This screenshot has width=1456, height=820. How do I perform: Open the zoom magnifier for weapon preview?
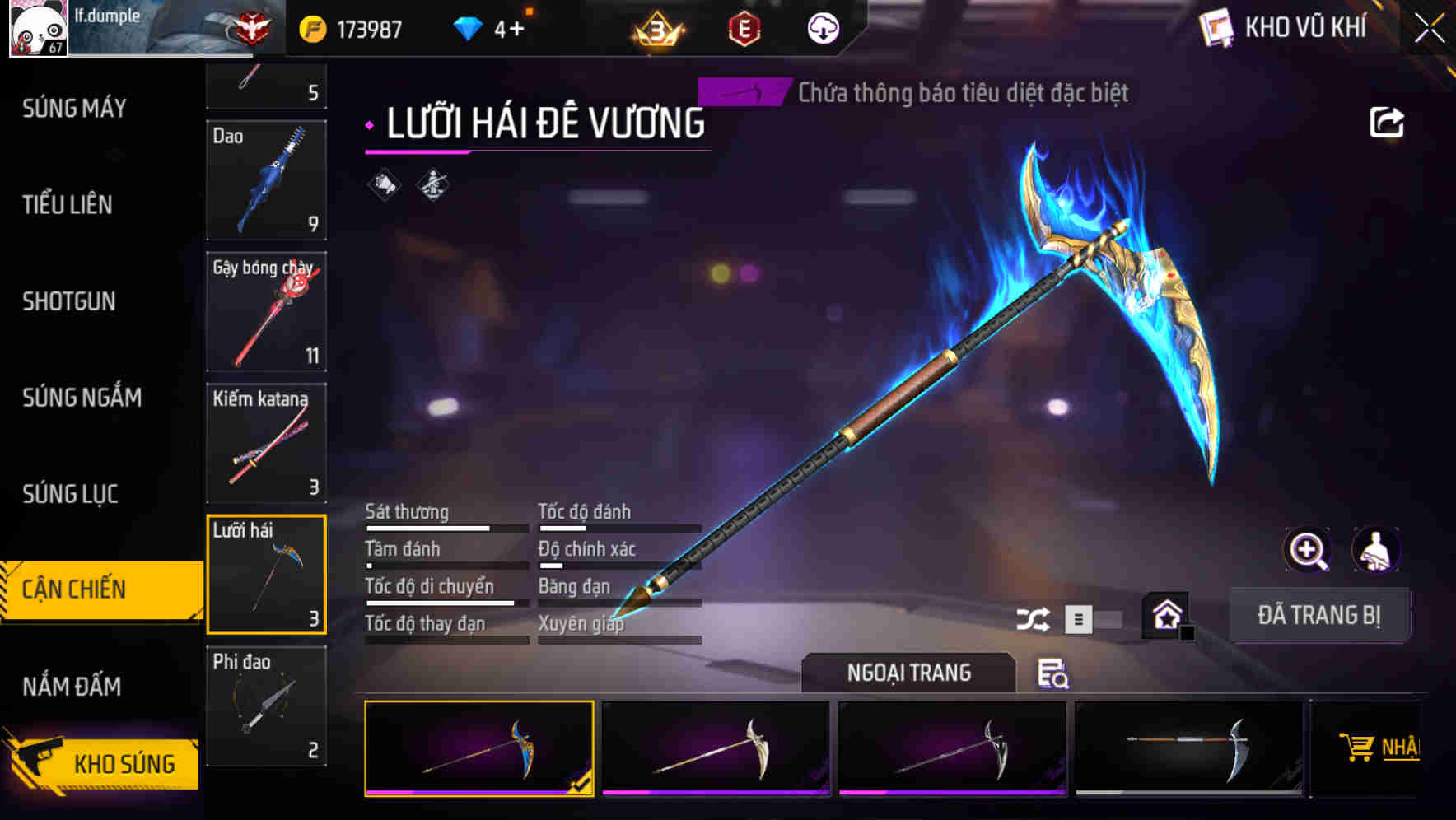pos(1306,550)
